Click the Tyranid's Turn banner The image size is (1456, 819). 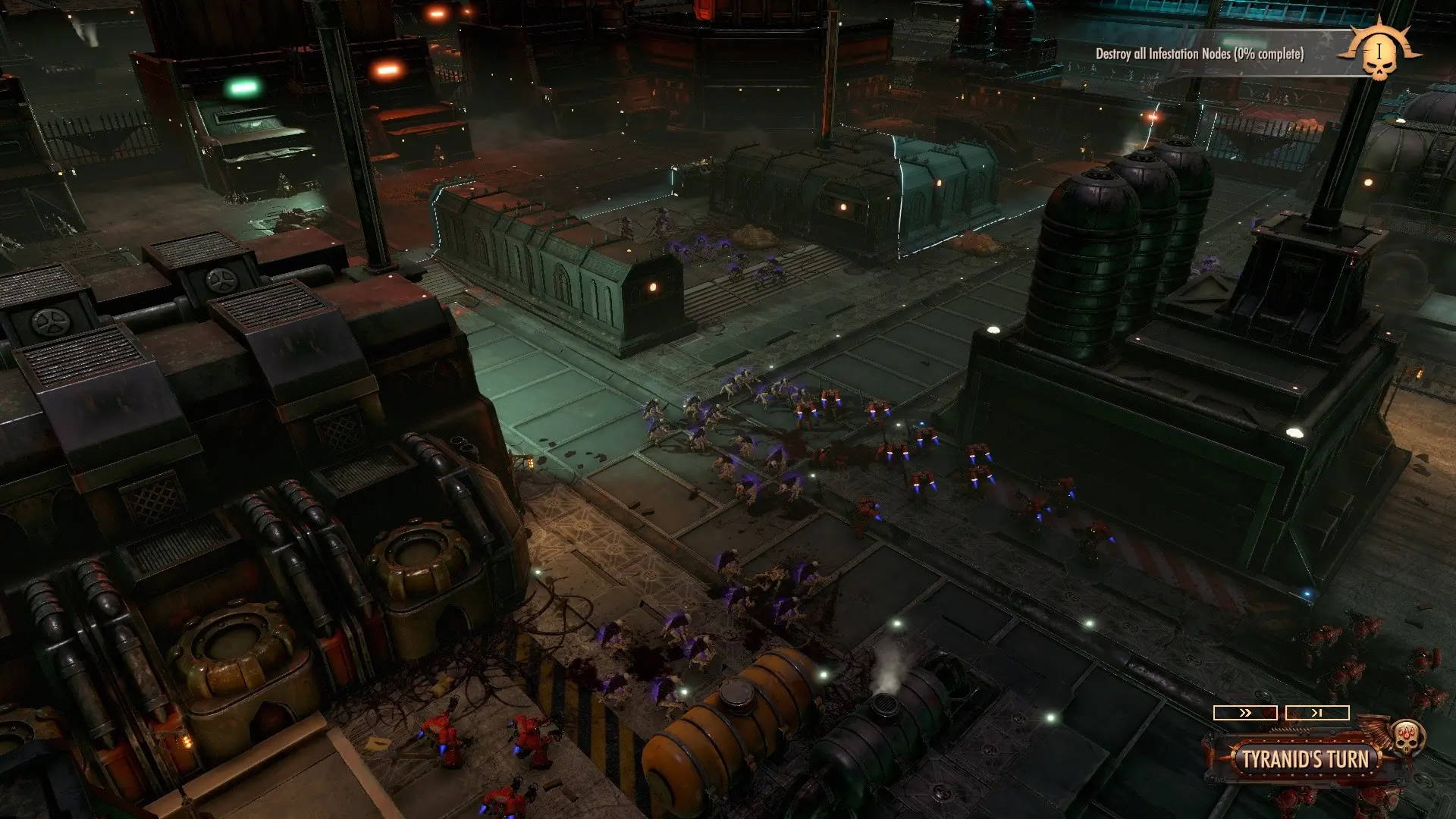click(1304, 759)
